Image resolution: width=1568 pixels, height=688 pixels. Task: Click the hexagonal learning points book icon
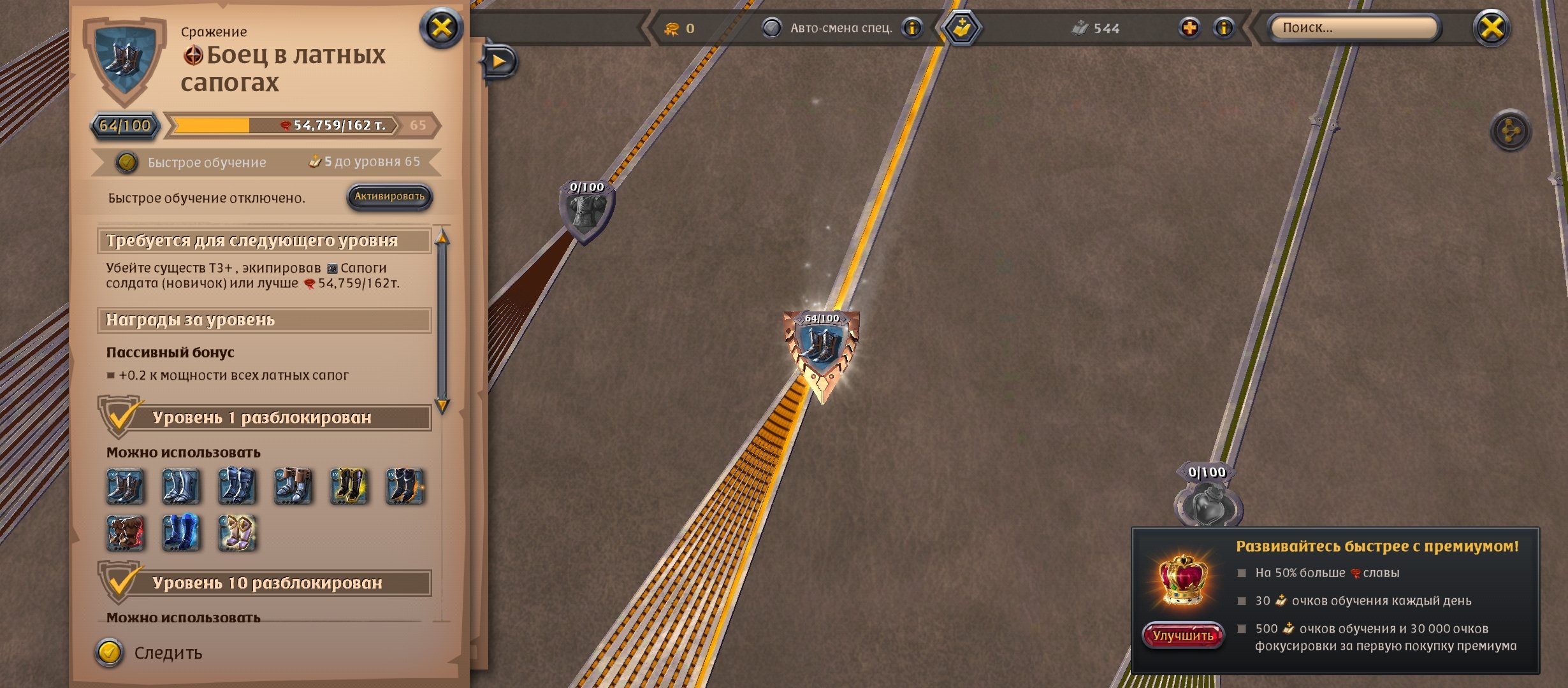(x=962, y=28)
